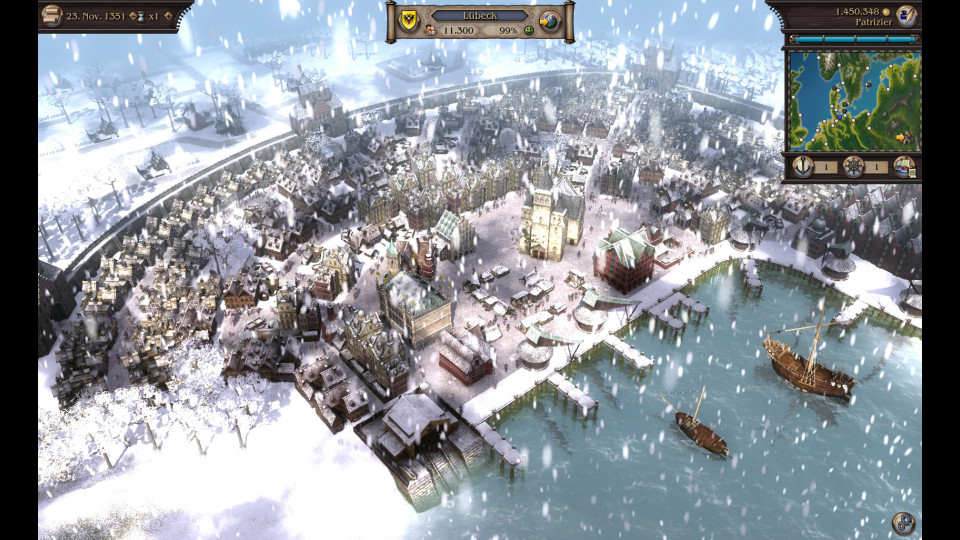
Task: Select the ship's wheel icon
Action: 853,167
